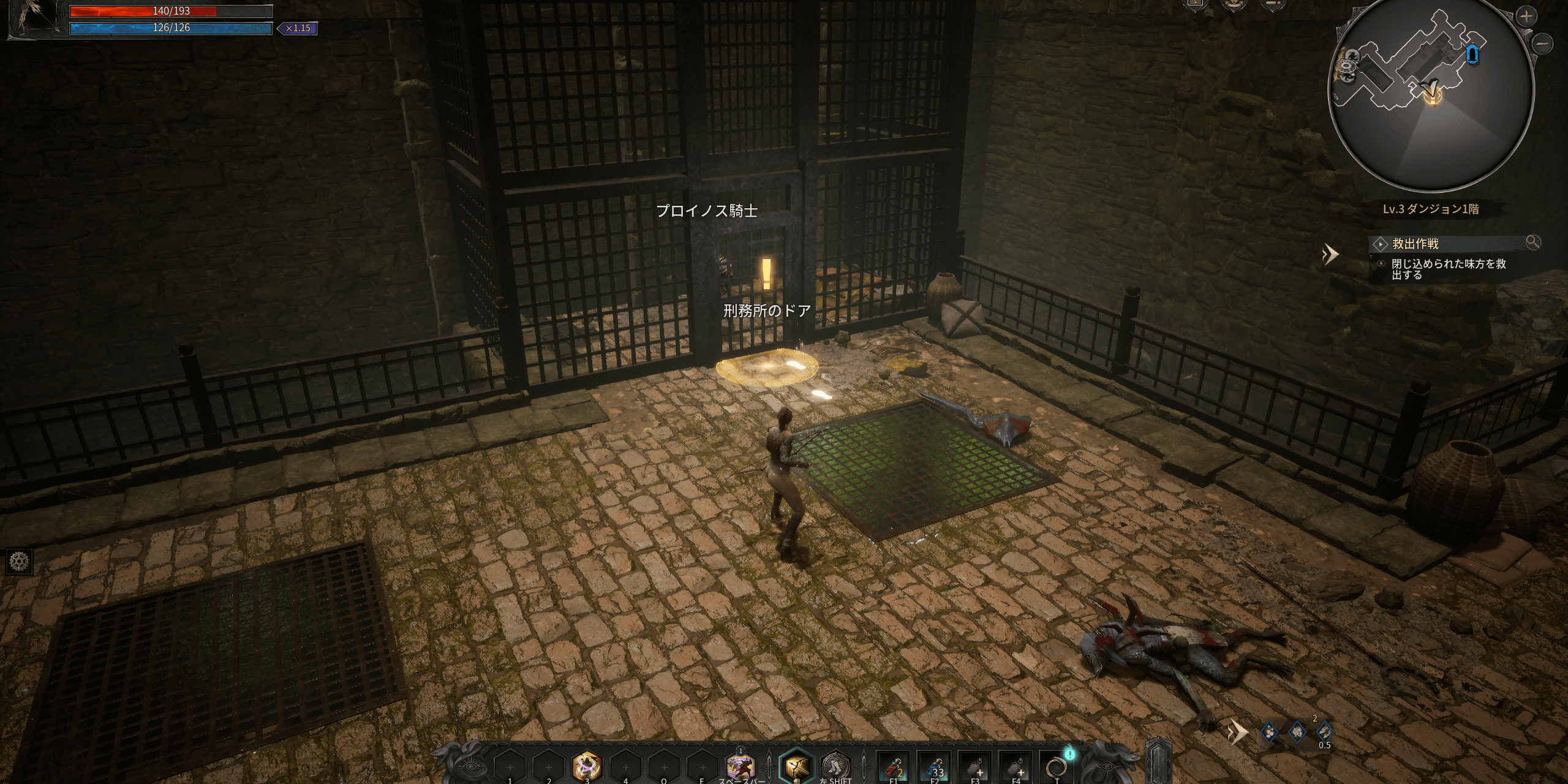Activate the boots dash skill icon
The height and width of the screenshot is (784, 1568).
coord(835,766)
